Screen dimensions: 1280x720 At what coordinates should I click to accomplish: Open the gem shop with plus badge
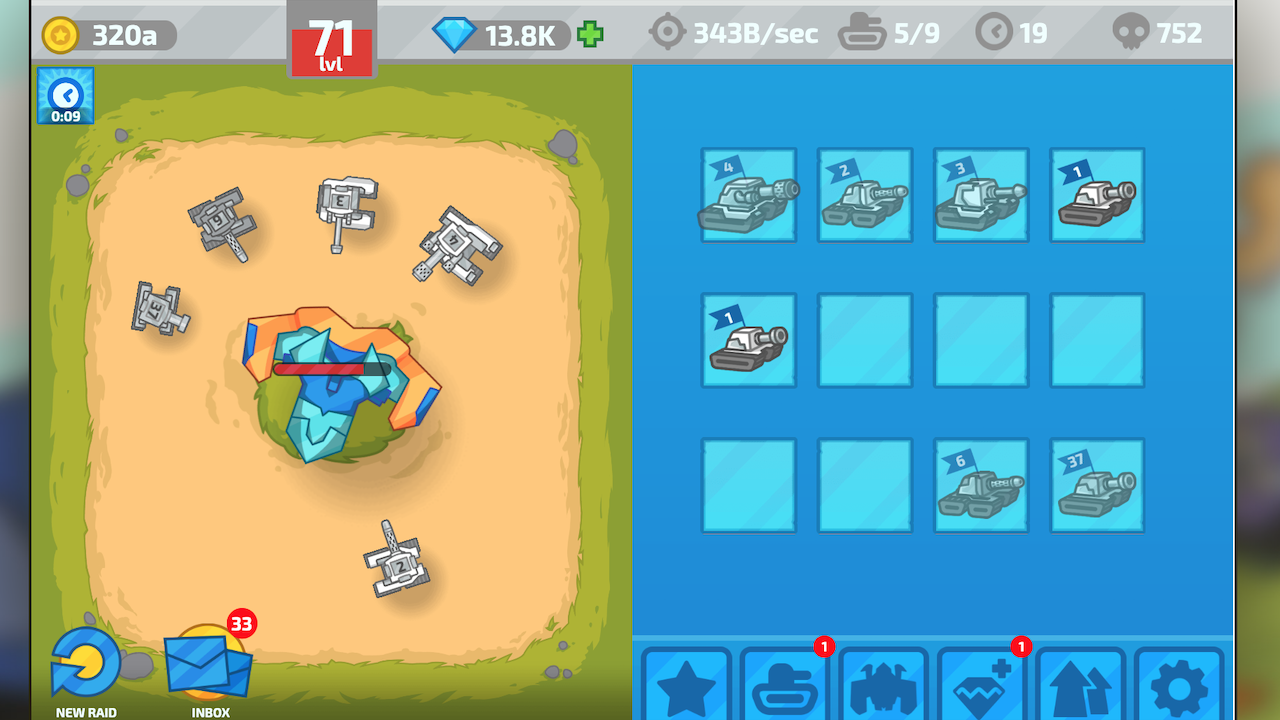[x=982, y=690]
